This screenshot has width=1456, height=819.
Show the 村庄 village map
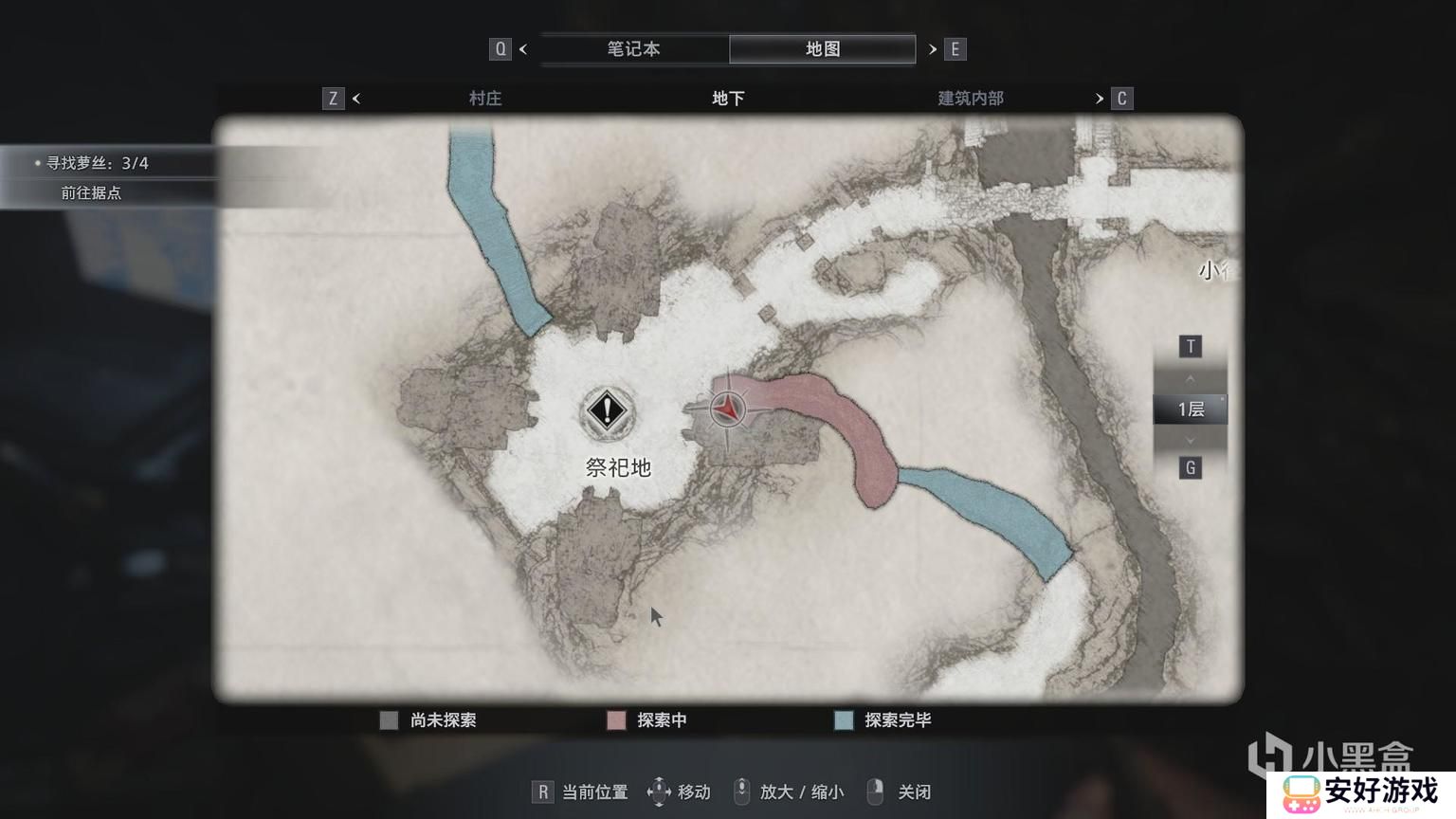pyautogui.click(x=485, y=99)
